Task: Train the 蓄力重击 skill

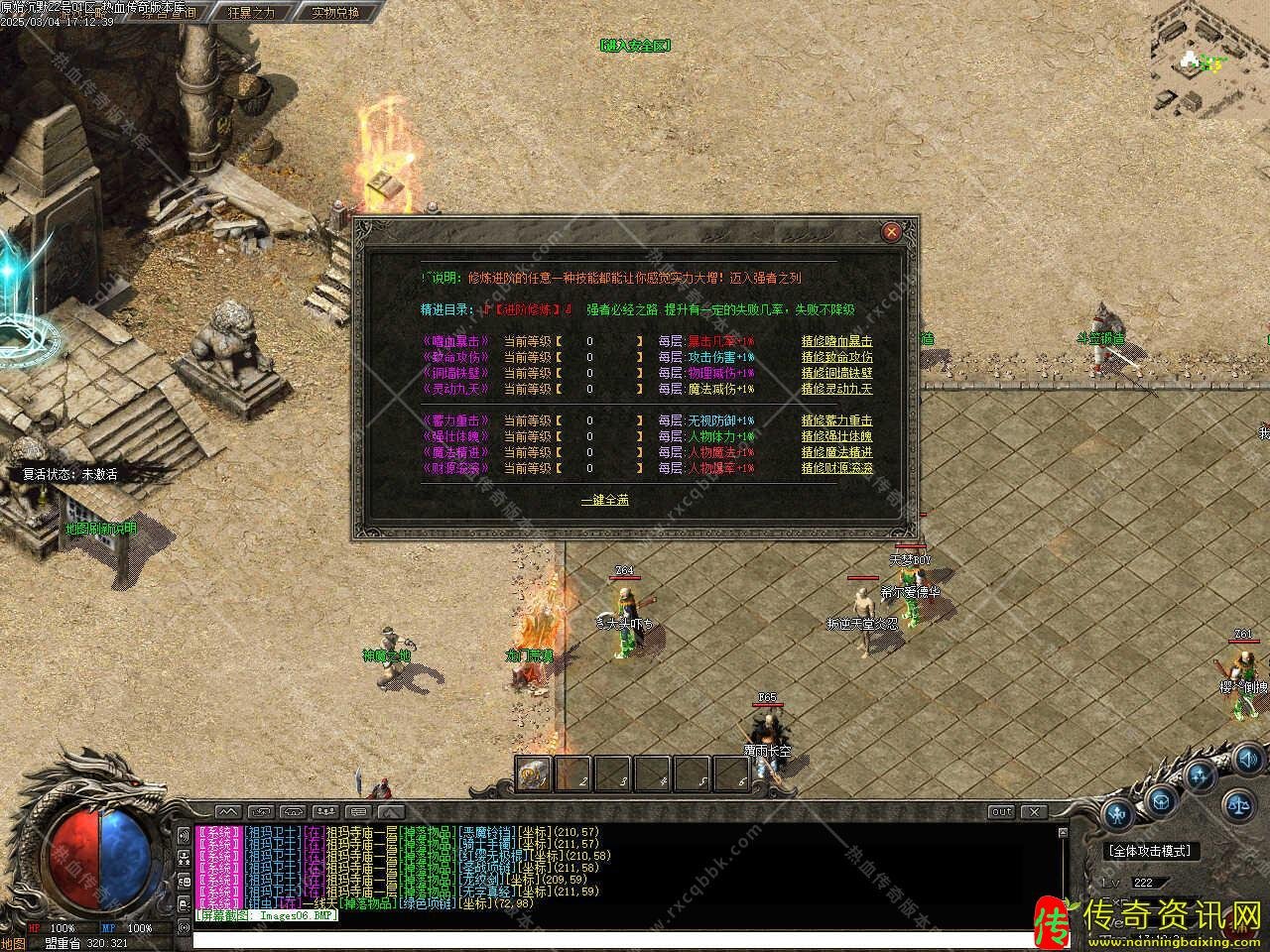Action: pyautogui.click(x=836, y=420)
